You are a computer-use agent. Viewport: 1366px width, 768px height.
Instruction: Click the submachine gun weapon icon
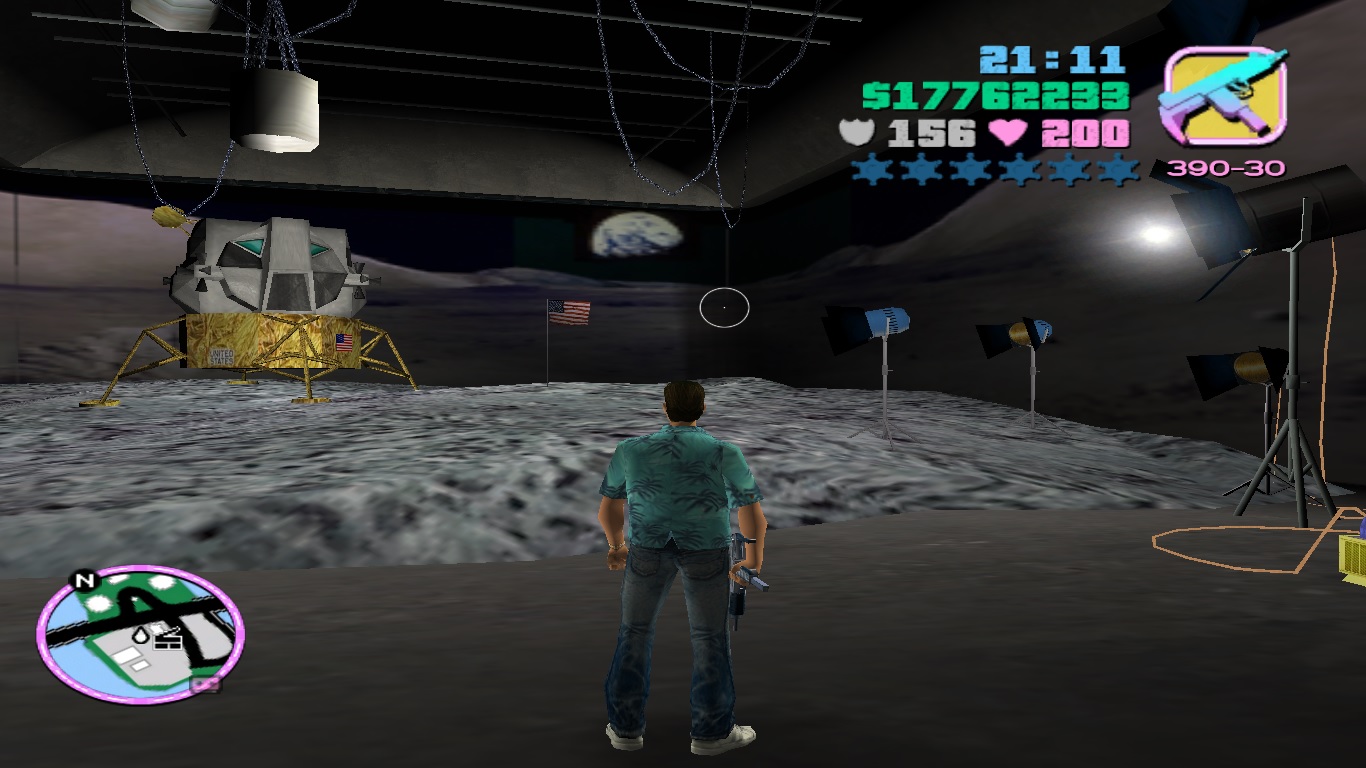pyautogui.click(x=1223, y=97)
